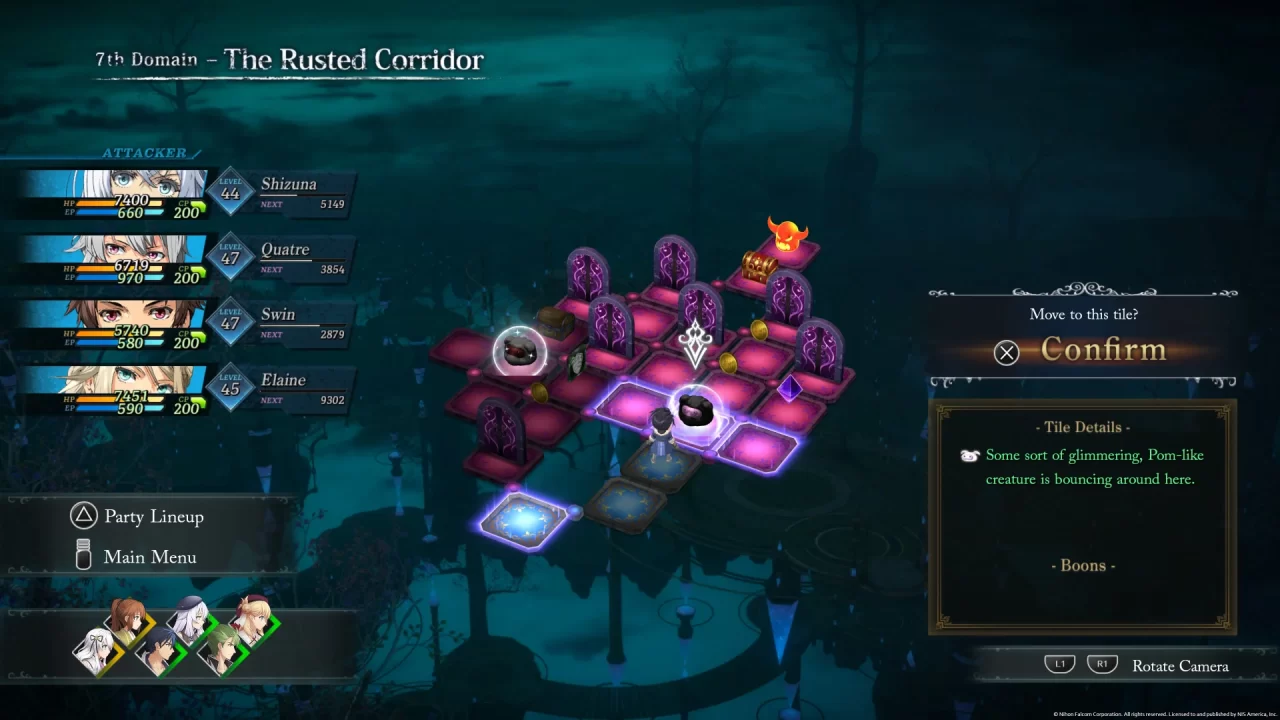This screenshot has width=1280, height=720.
Task: Click the Pom creature shadow on the highlighted tile
Action: (x=698, y=410)
